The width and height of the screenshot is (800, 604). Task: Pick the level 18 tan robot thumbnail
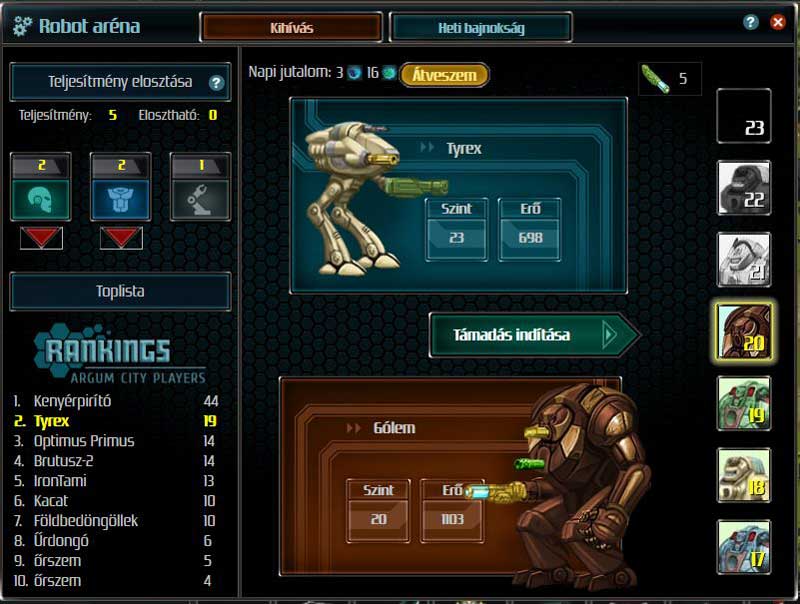pos(744,475)
